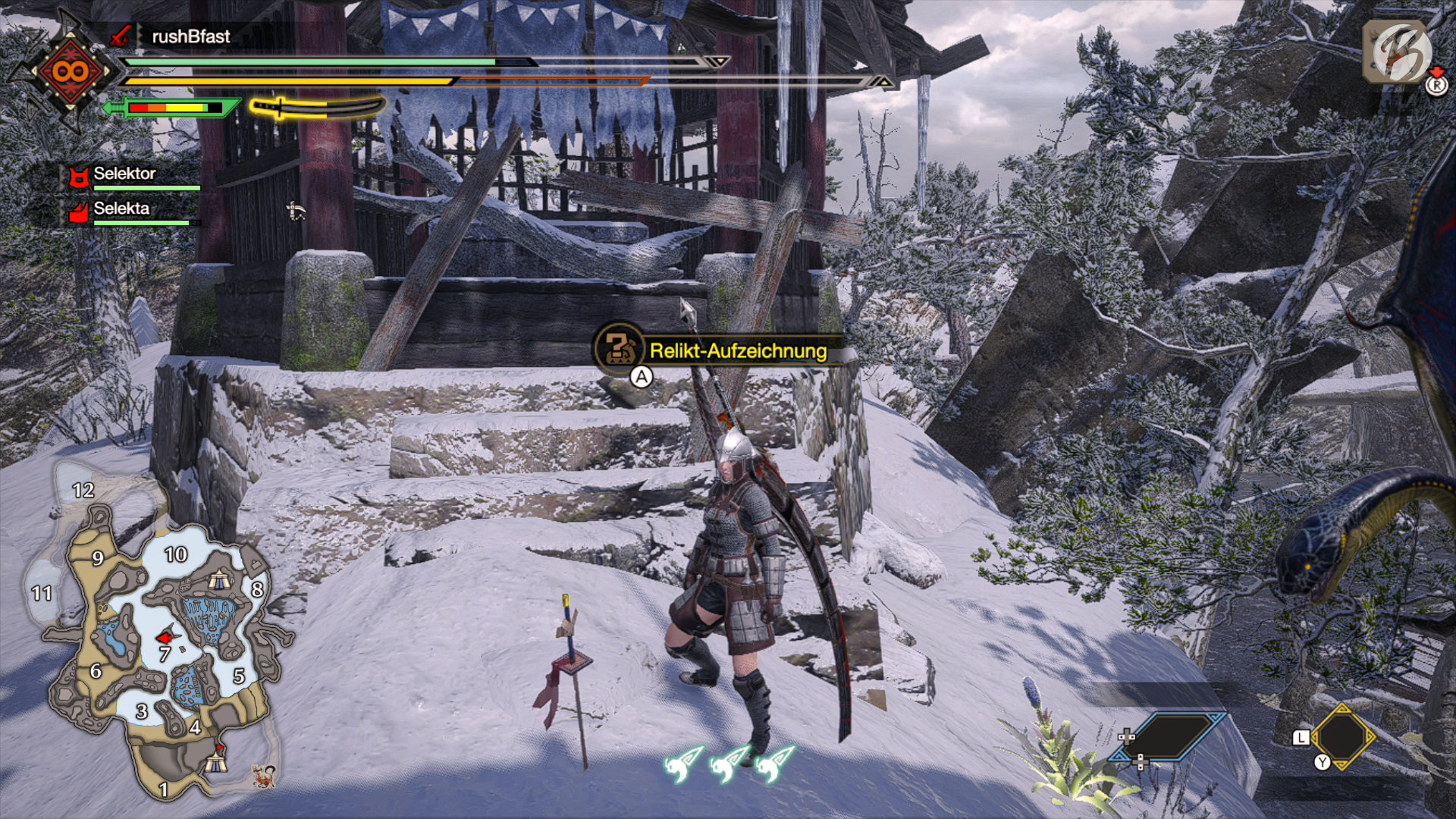Click the camp tent marker in area 10
This screenshot has height=819, width=1456.
pyautogui.click(x=219, y=580)
